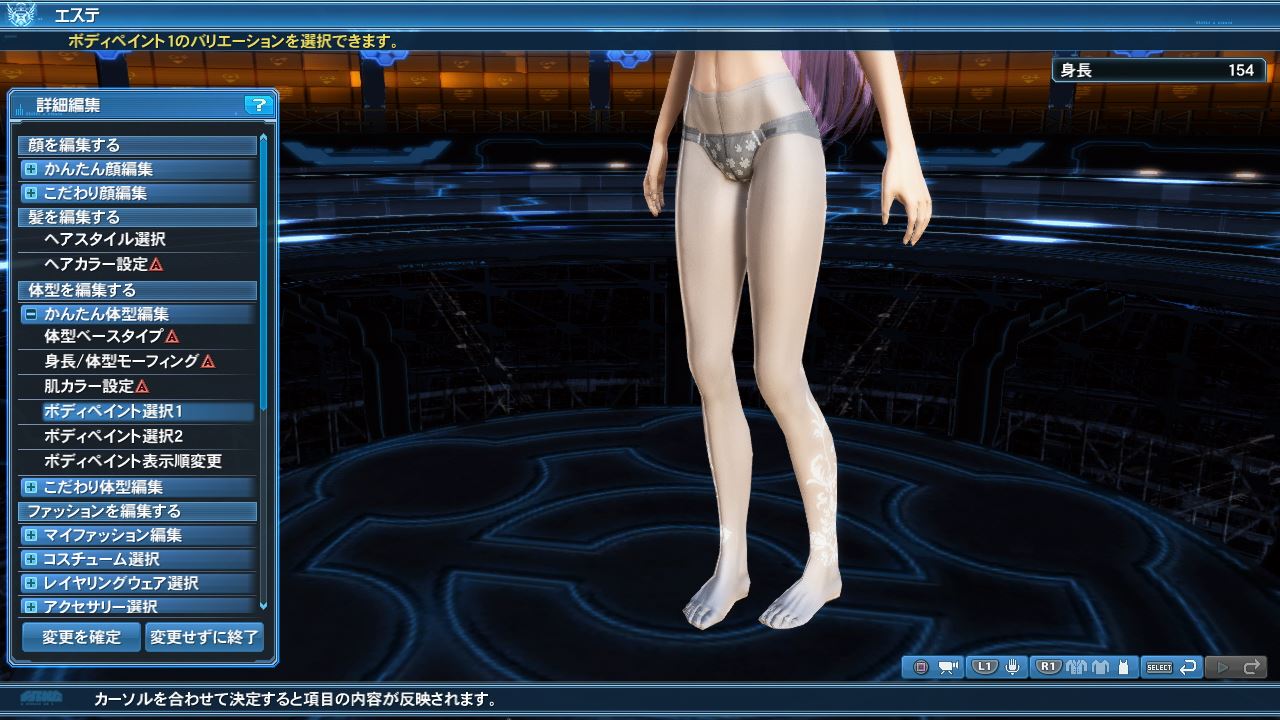Screen dimensions: 1280x720
Task: Click the memo icon left of SELECT
Action: [1124, 666]
